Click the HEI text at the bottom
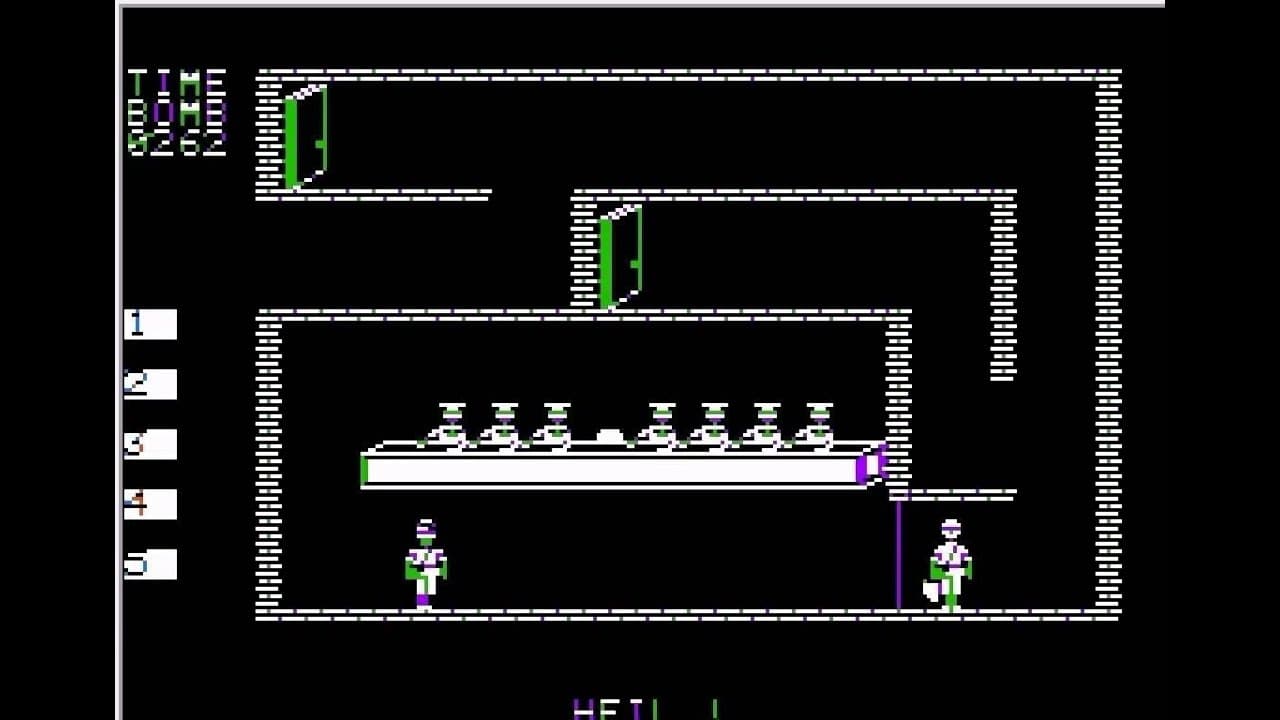This screenshot has width=1280, height=720. (615, 710)
